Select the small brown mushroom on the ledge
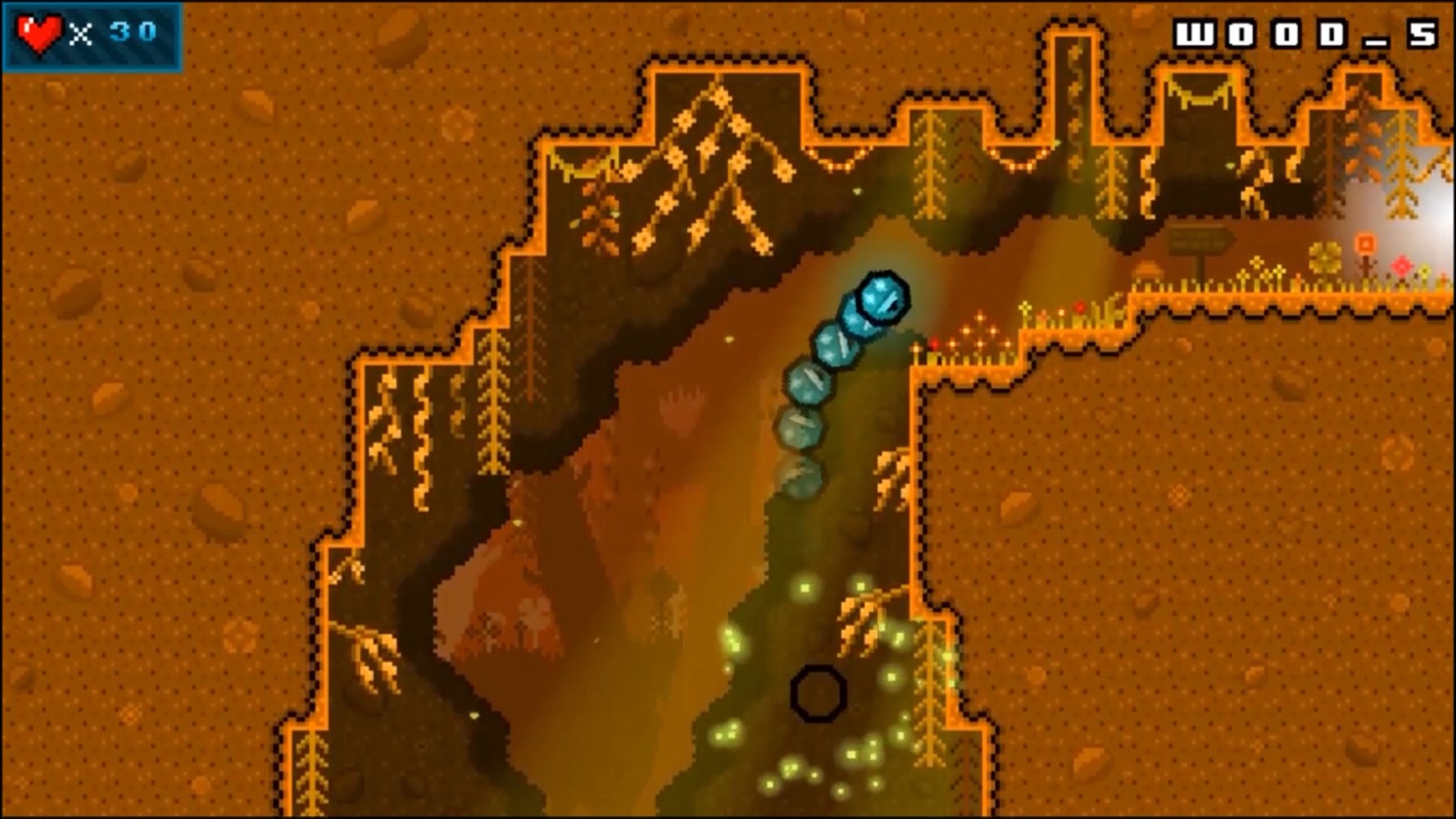 click(1148, 270)
